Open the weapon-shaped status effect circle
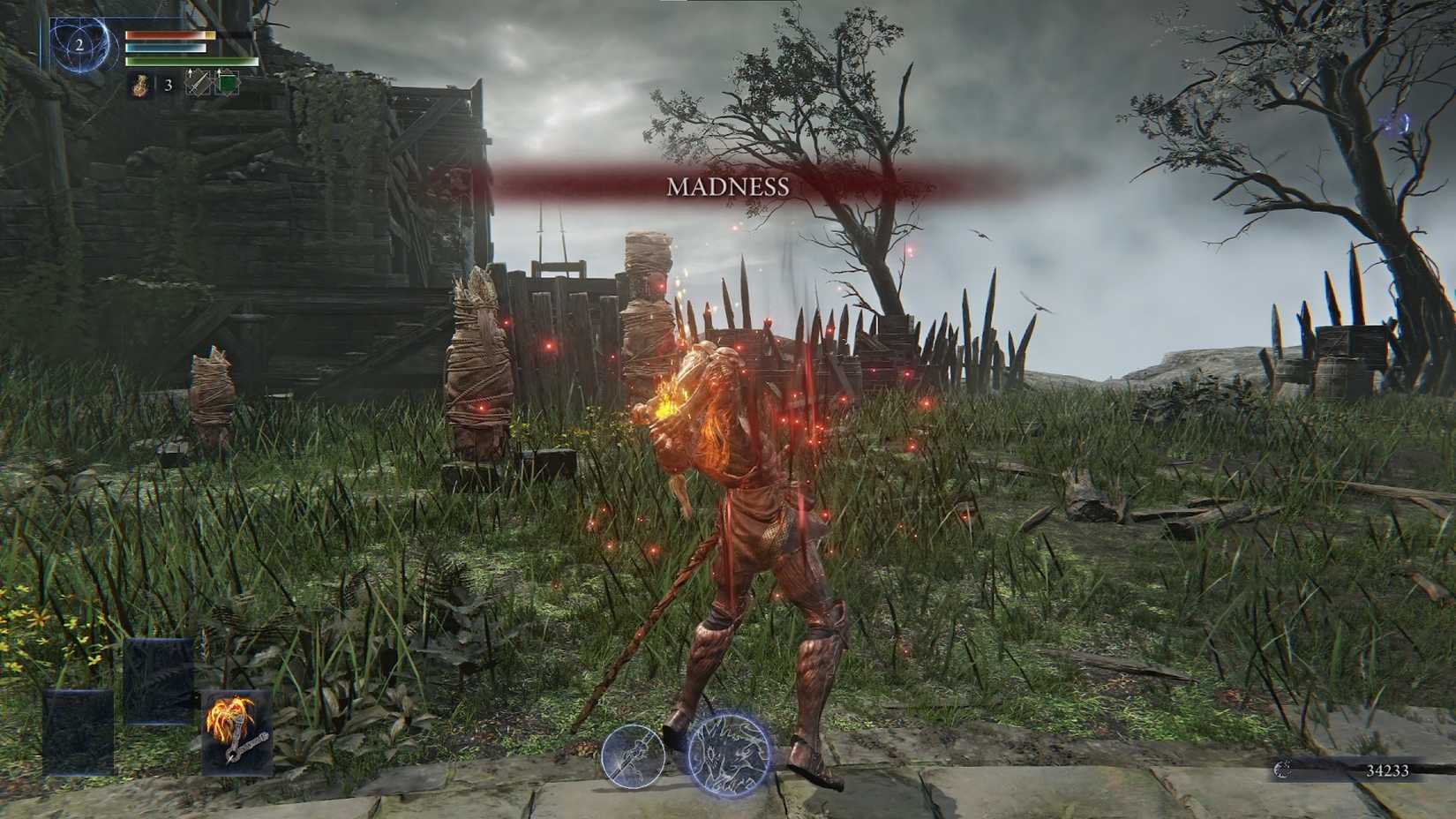 pos(634,757)
